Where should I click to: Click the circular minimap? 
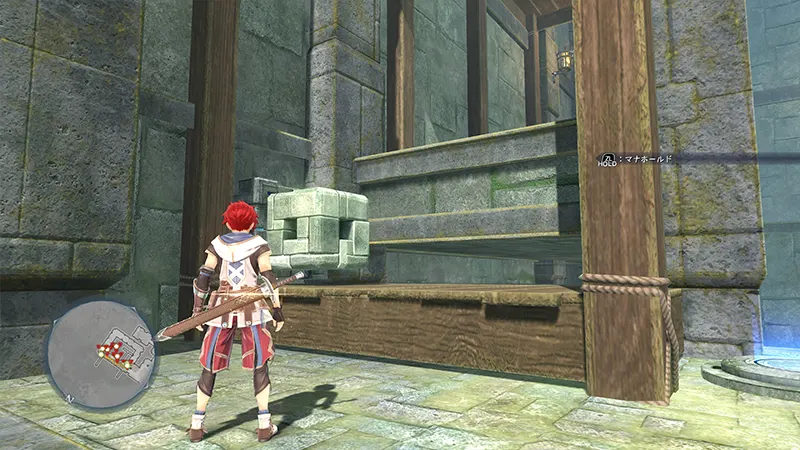pyautogui.click(x=100, y=351)
